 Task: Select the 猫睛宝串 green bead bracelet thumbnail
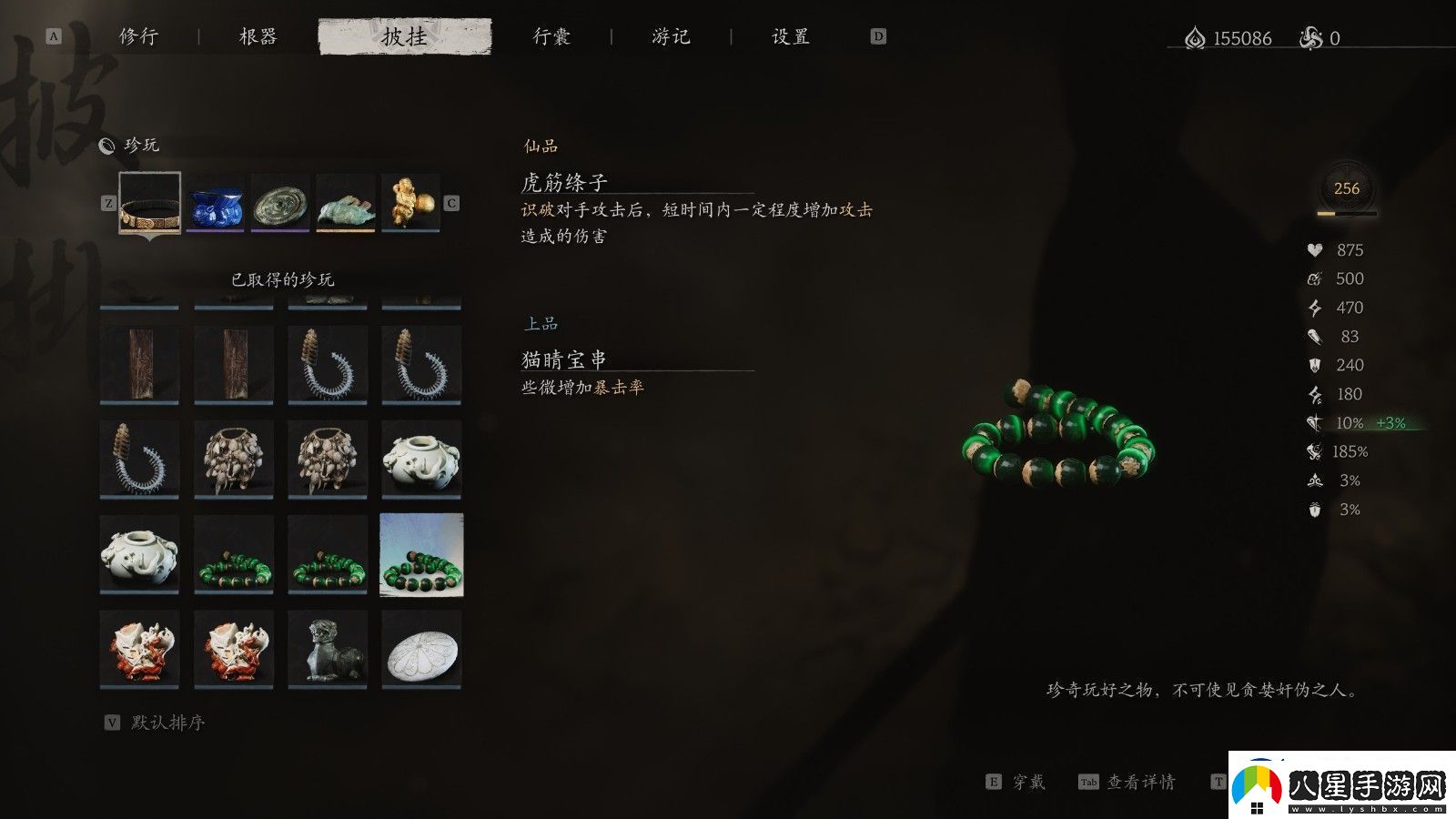pyautogui.click(x=420, y=555)
